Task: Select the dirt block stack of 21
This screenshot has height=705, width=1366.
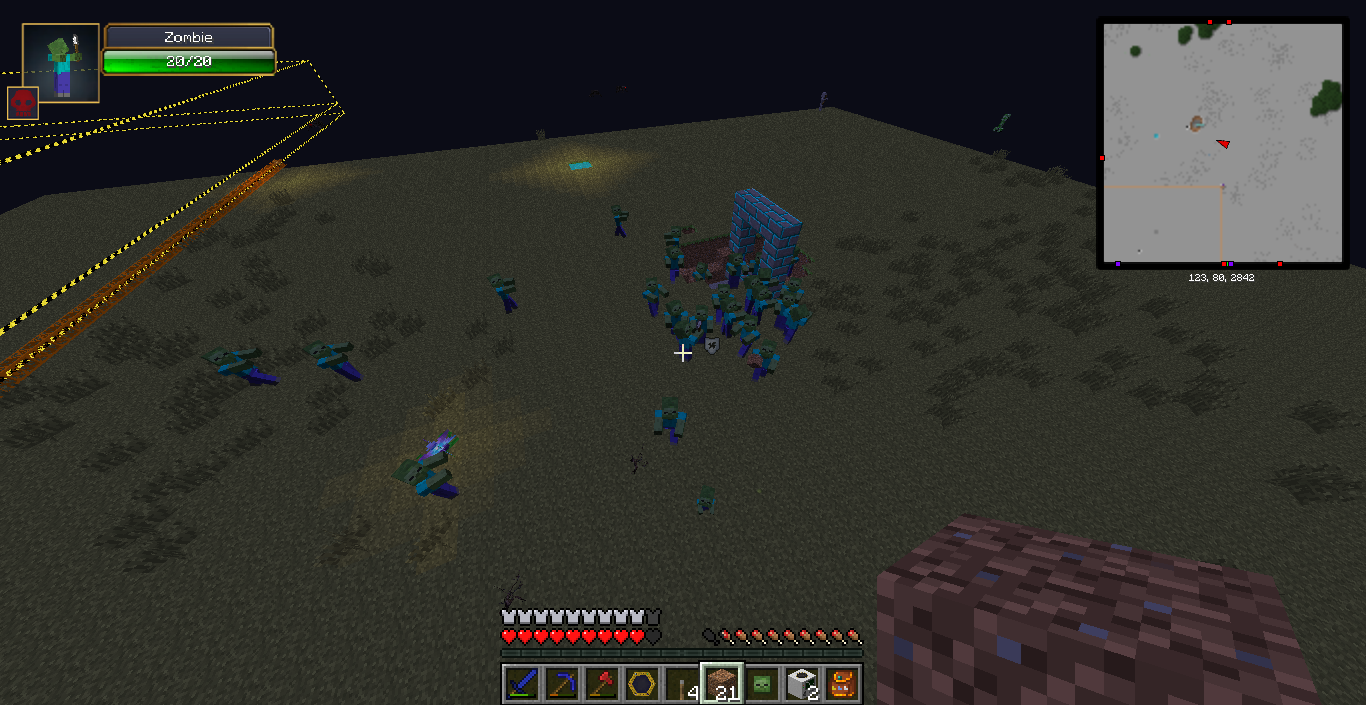Action: 721,684
